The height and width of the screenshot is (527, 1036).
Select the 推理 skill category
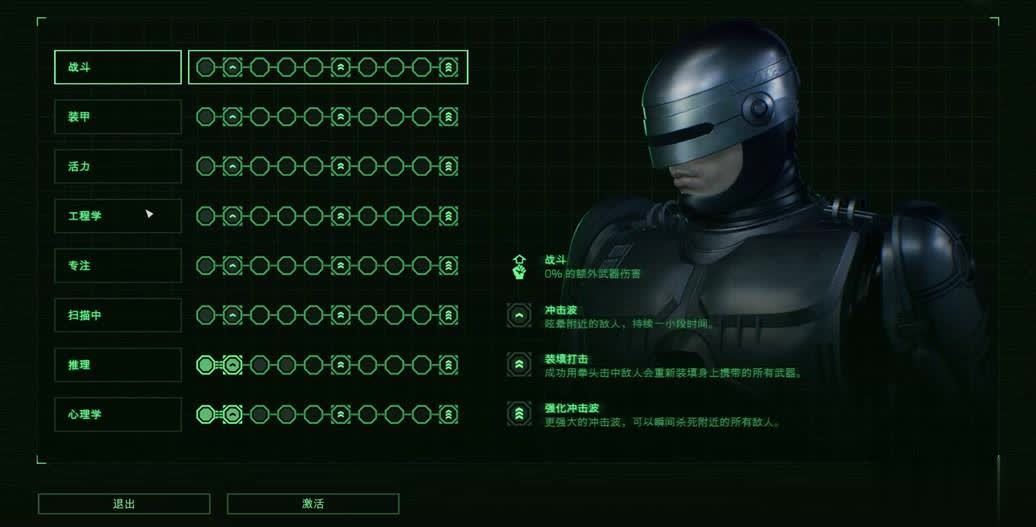point(118,365)
